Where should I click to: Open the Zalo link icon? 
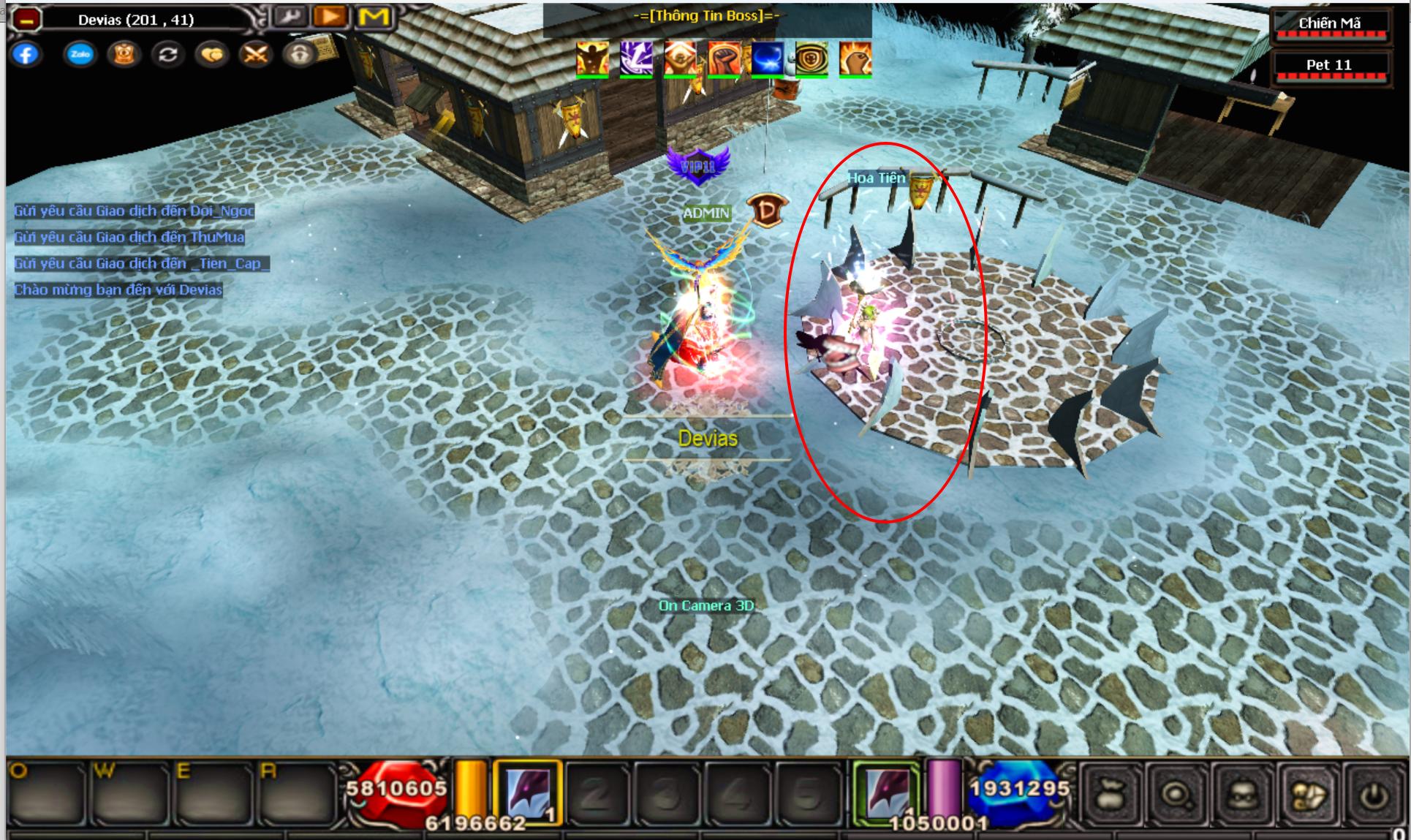pos(80,55)
